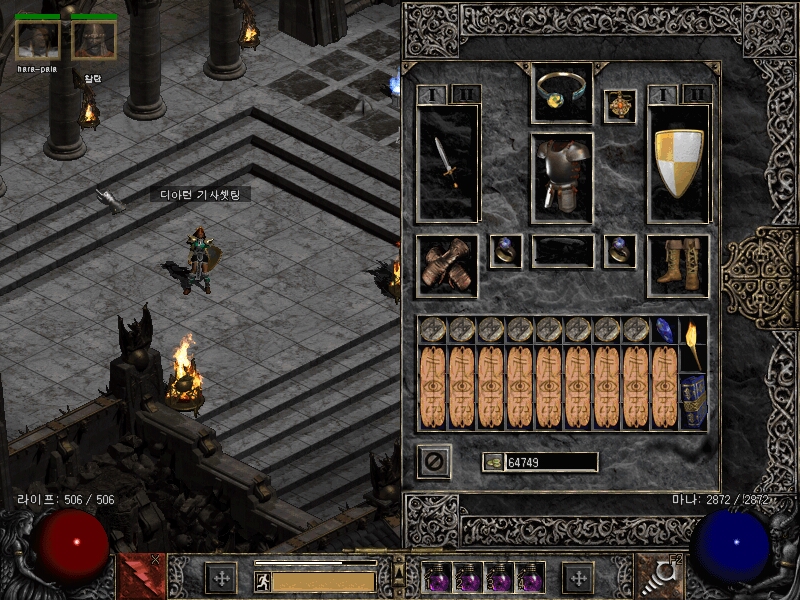The width and height of the screenshot is (800, 600).
Task: Toggle the run/walk button
Action: point(263,580)
